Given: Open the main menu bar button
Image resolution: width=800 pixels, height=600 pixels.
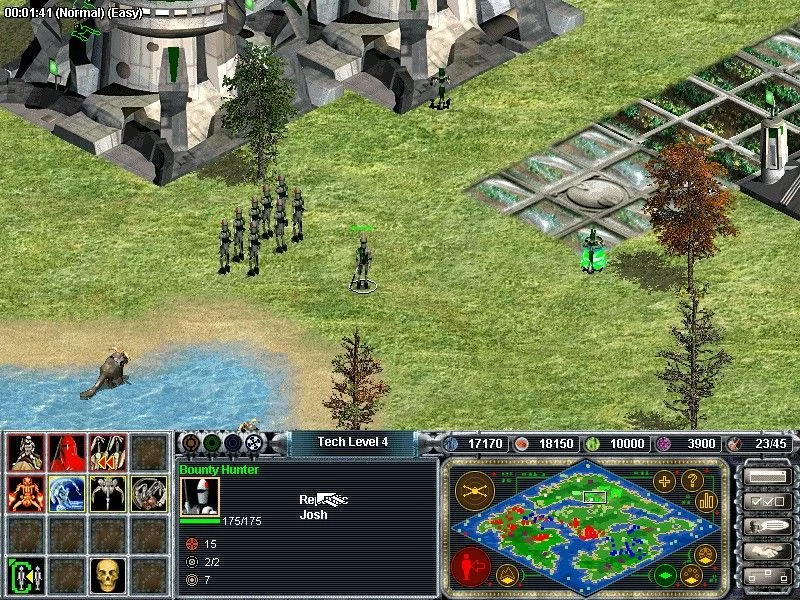Looking at the screenshot, I should [763, 477].
